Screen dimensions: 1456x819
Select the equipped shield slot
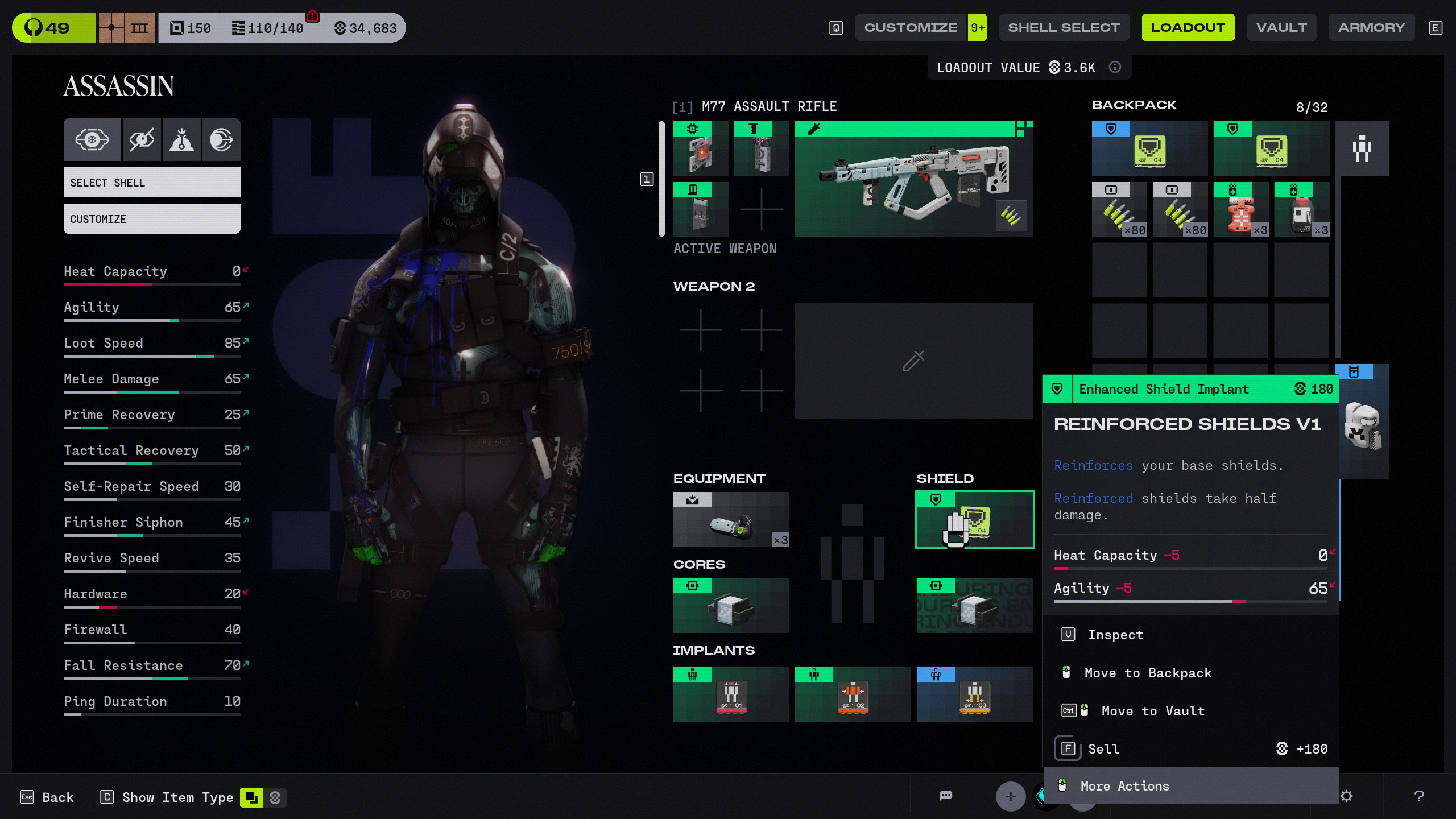pos(974,519)
